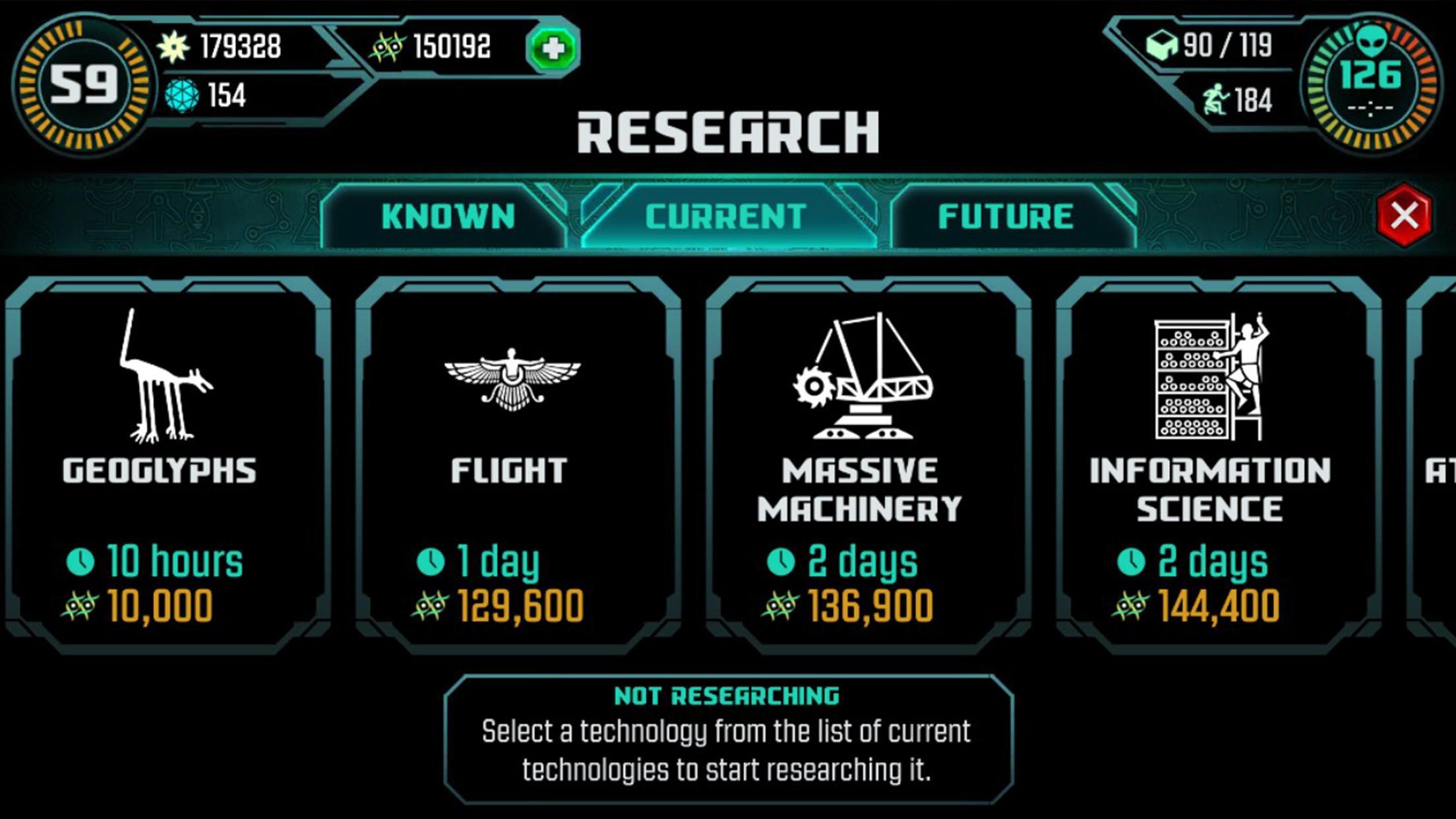This screenshot has height=819, width=1456.
Task: Select the CURRENT tab
Action: click(x=725, y=215)
